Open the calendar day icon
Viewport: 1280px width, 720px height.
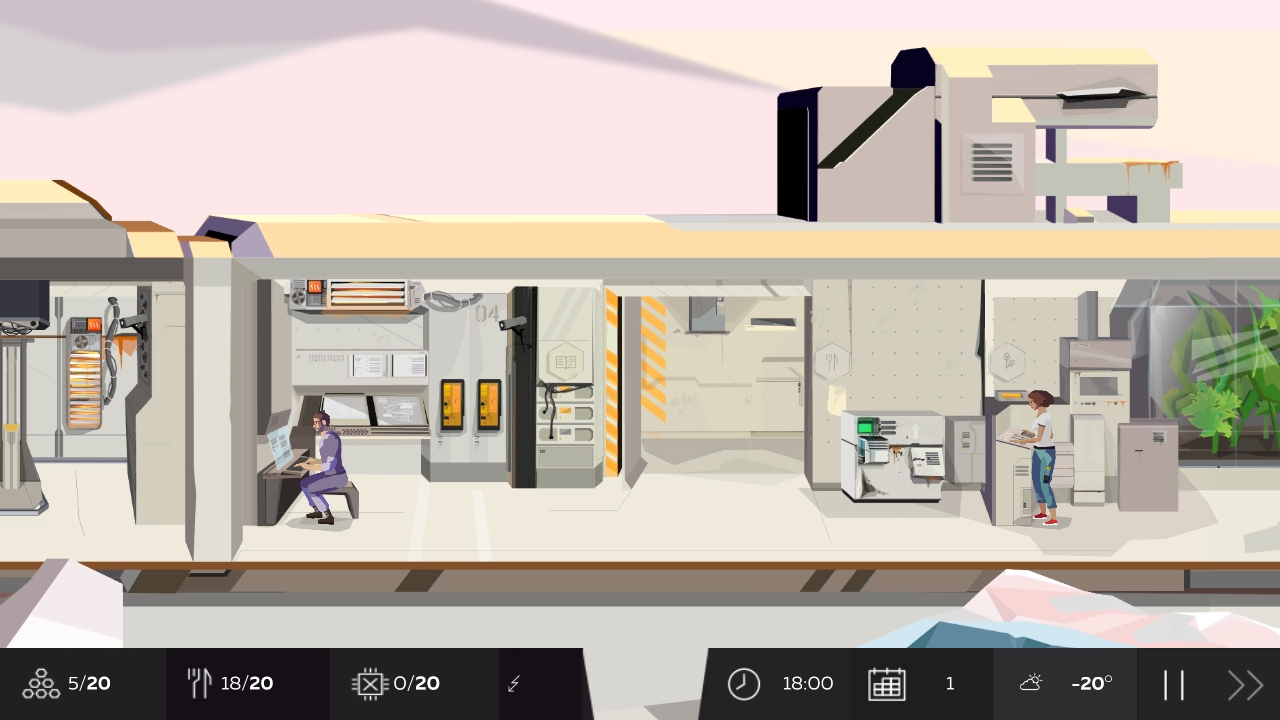[888, 683]
